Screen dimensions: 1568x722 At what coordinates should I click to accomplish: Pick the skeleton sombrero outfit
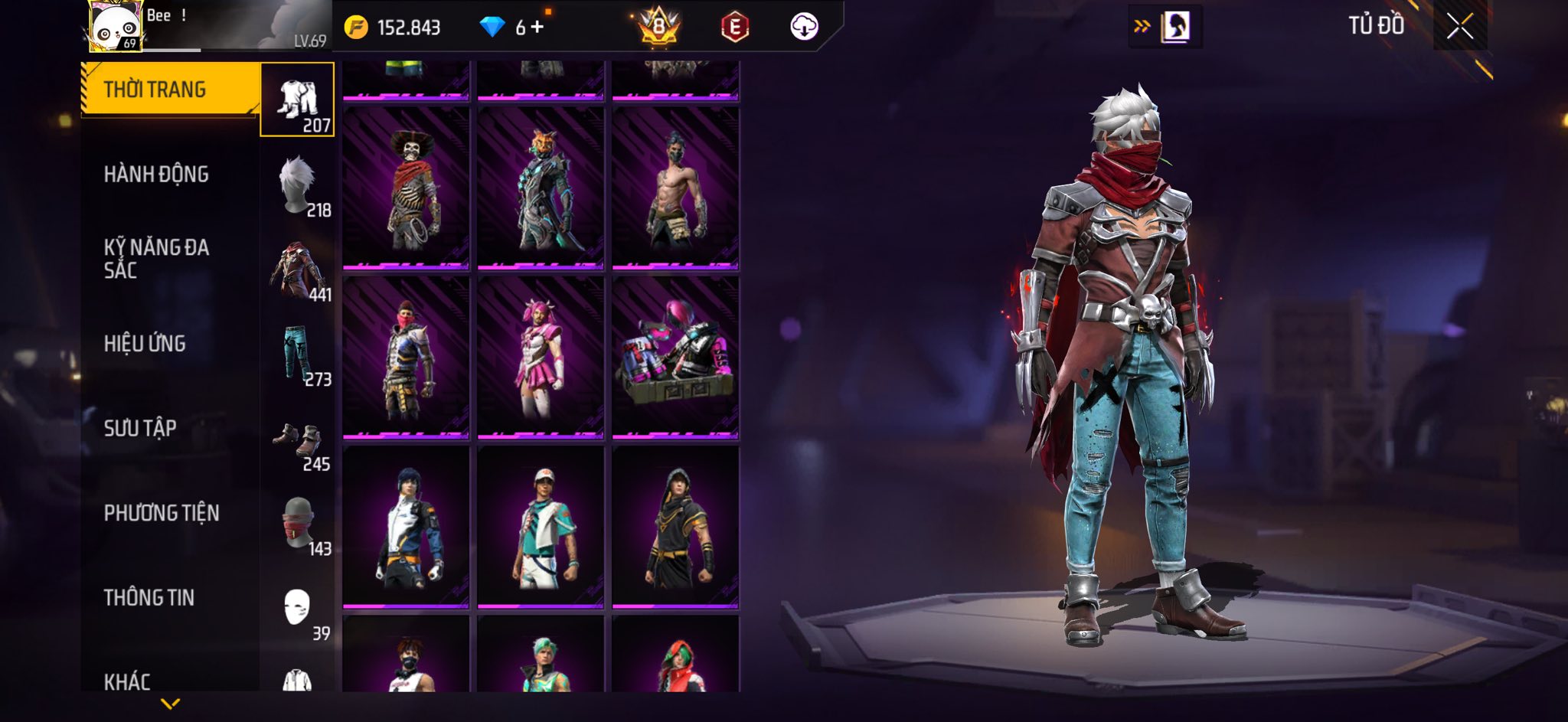point(406,188)
